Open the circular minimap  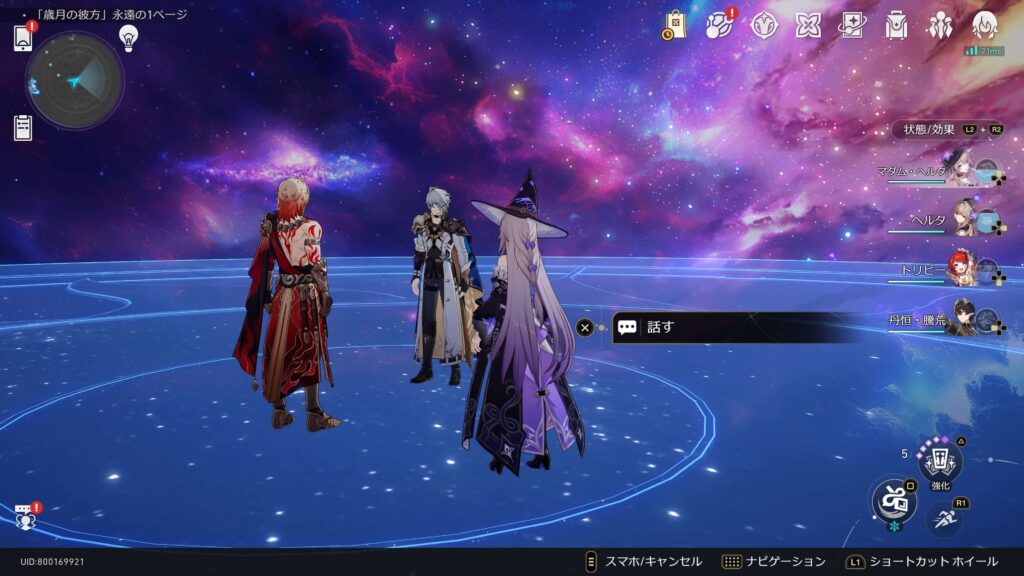75,81
